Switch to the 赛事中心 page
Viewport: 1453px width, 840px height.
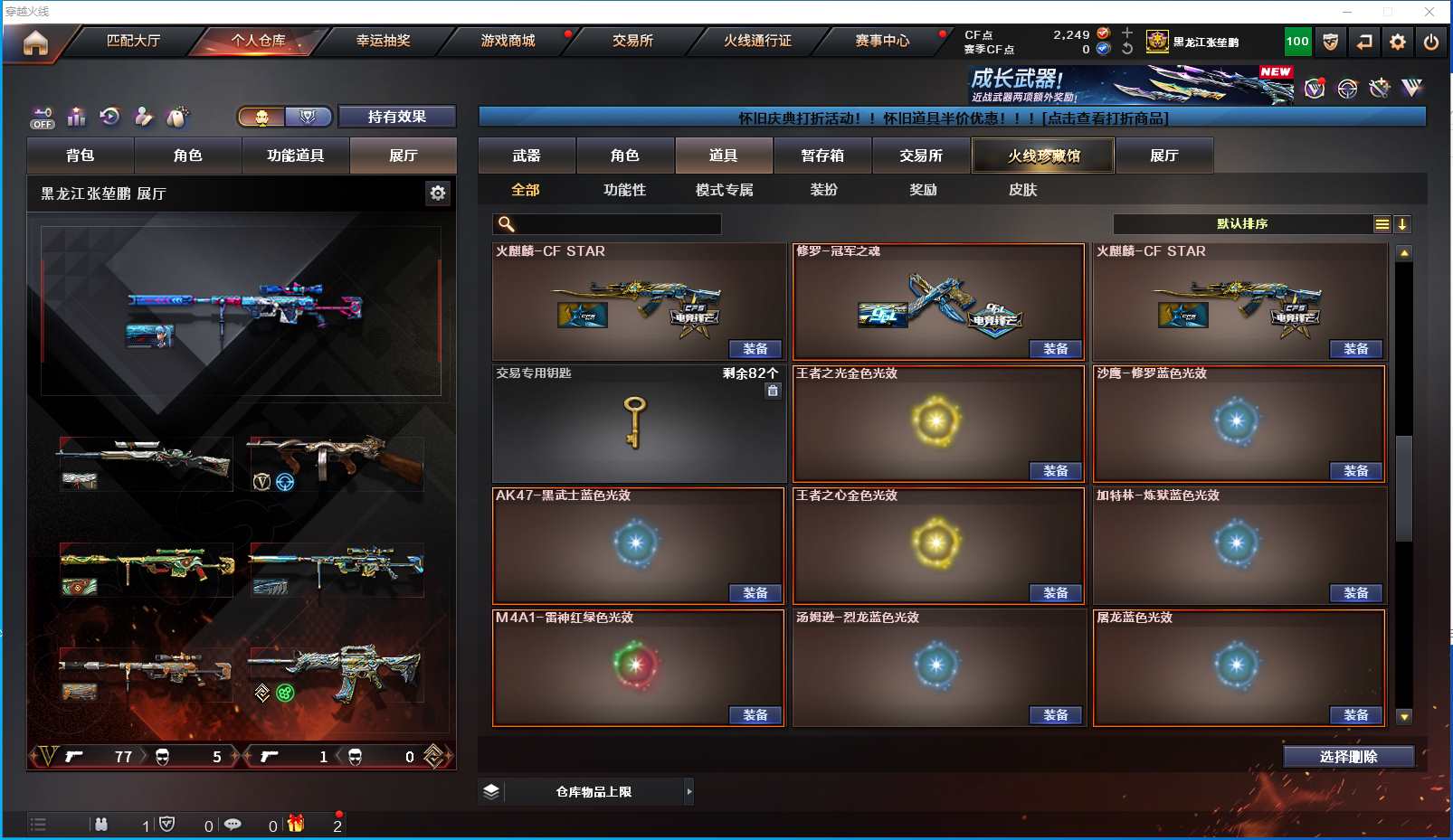point(882,41)
